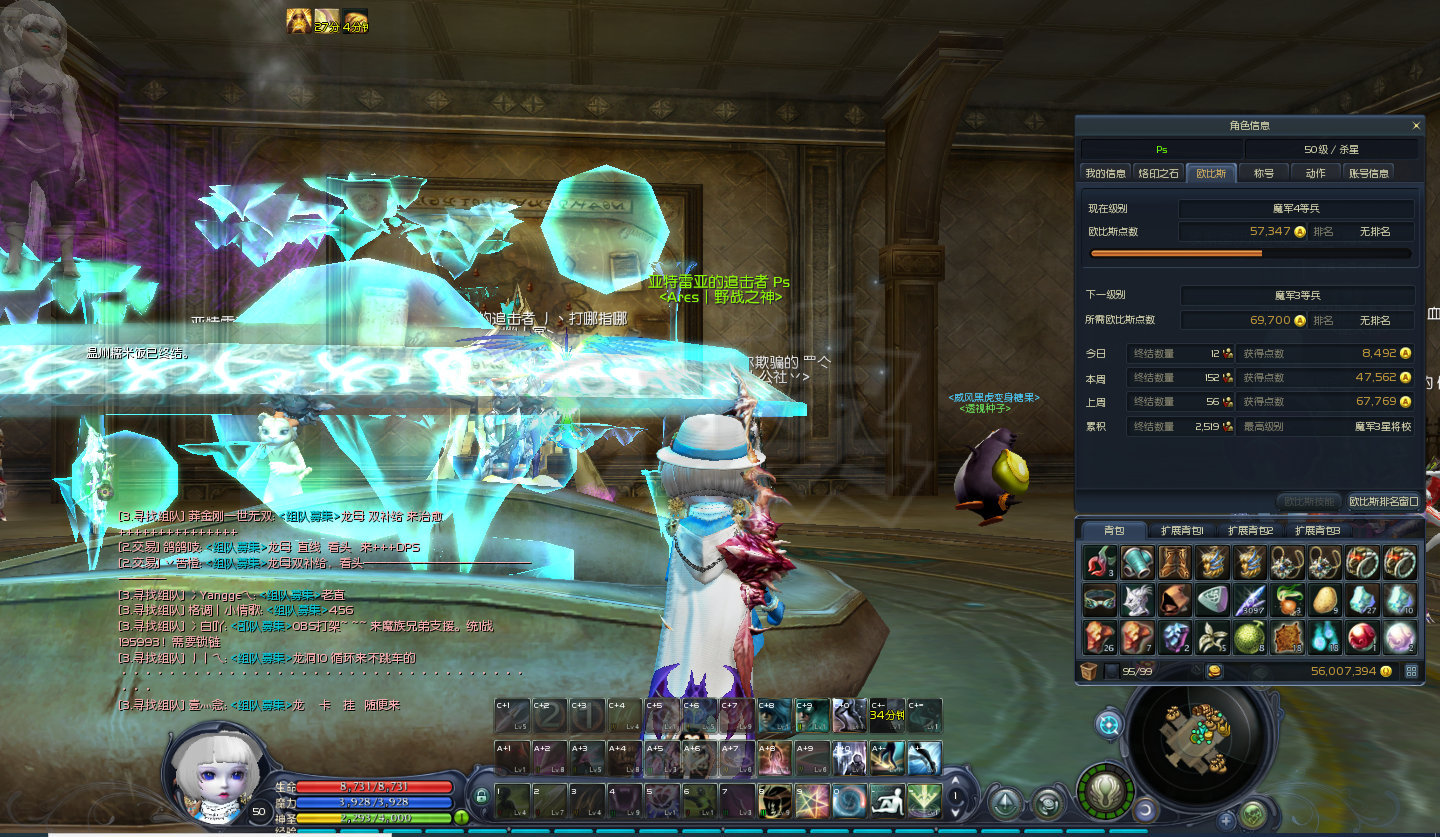The image size is (1440, 837).
Task: Open the 欧比斯排名窗口 ranking window
Action: (1383, 501)
